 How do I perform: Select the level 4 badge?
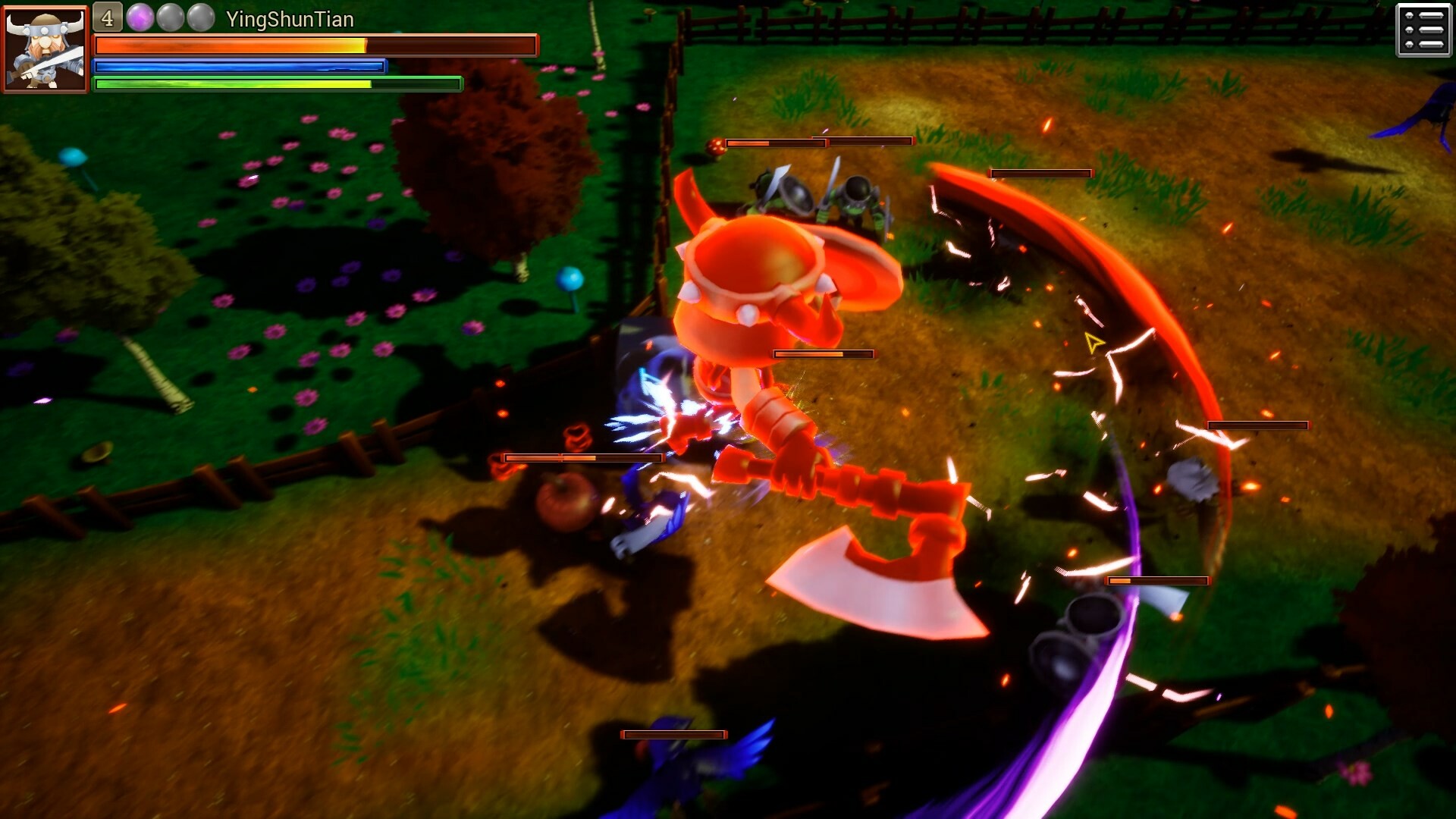(x=106, y=16)
